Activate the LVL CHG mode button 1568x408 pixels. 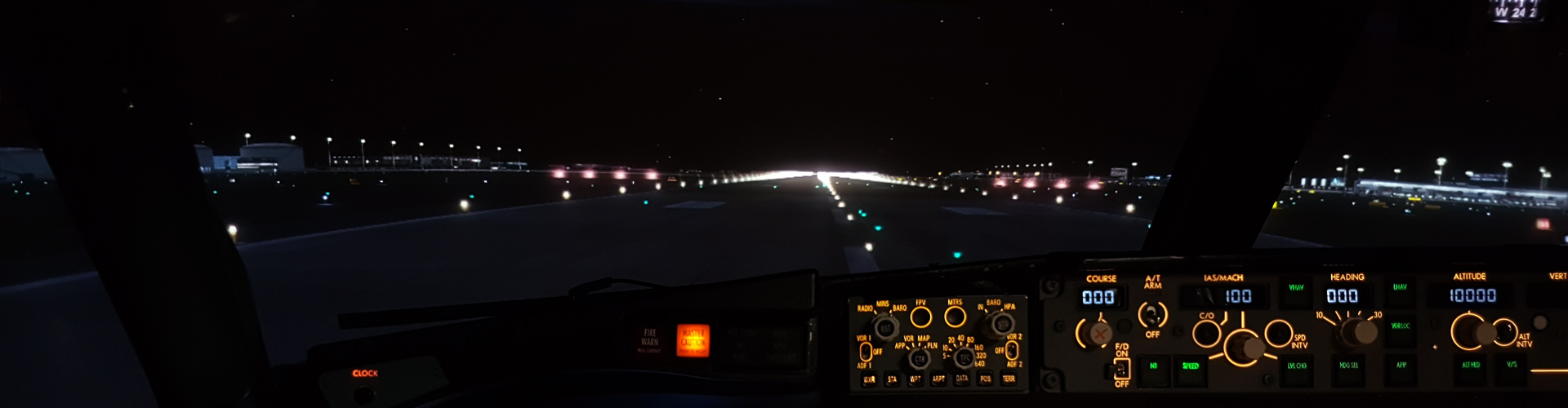[x=1296, y=366]
